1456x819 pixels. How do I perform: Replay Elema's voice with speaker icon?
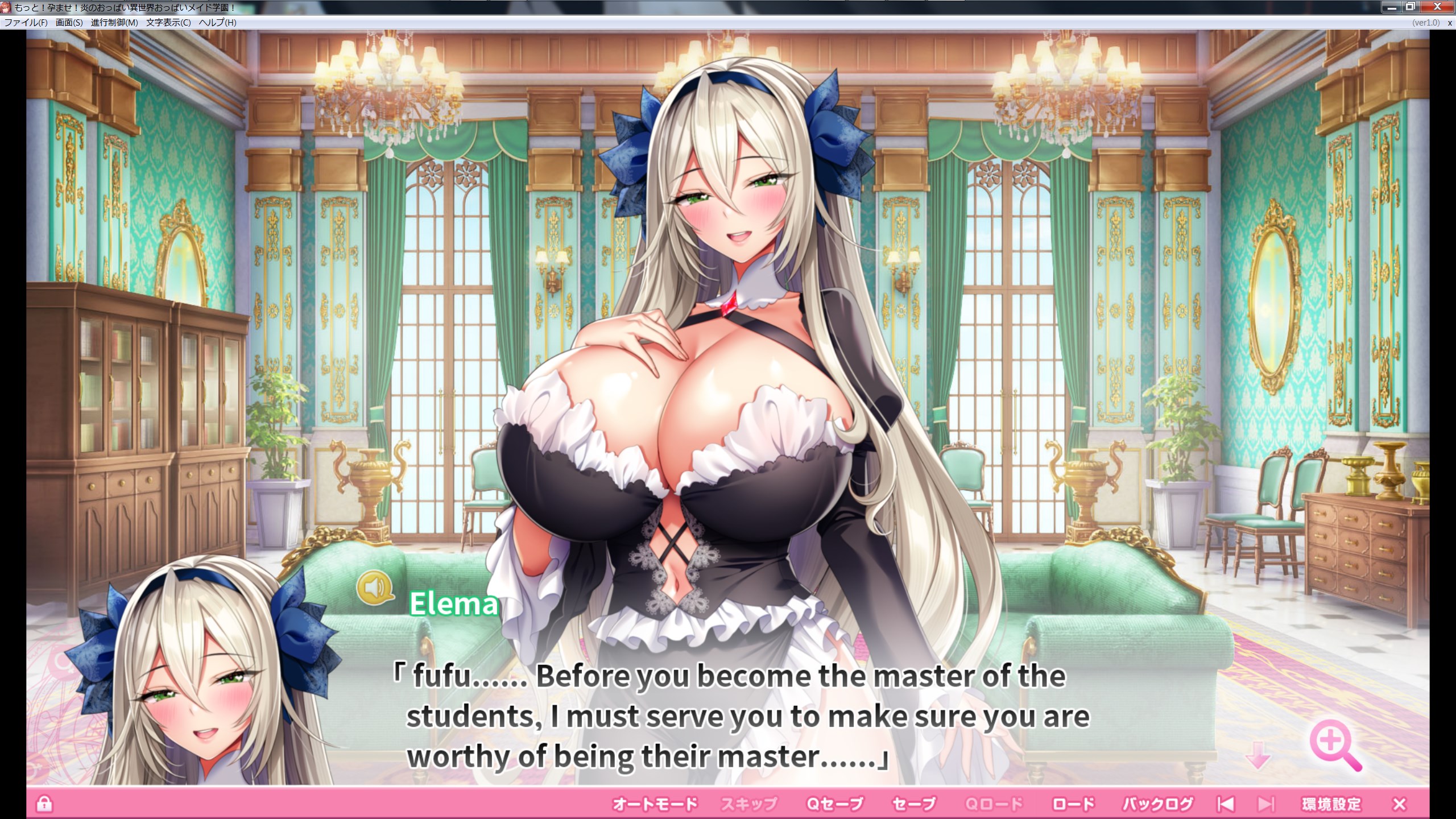click(375, 586)
